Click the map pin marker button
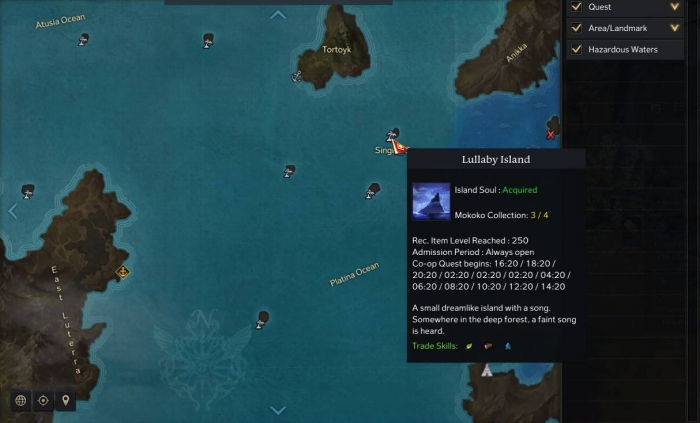 pos(66,400)
